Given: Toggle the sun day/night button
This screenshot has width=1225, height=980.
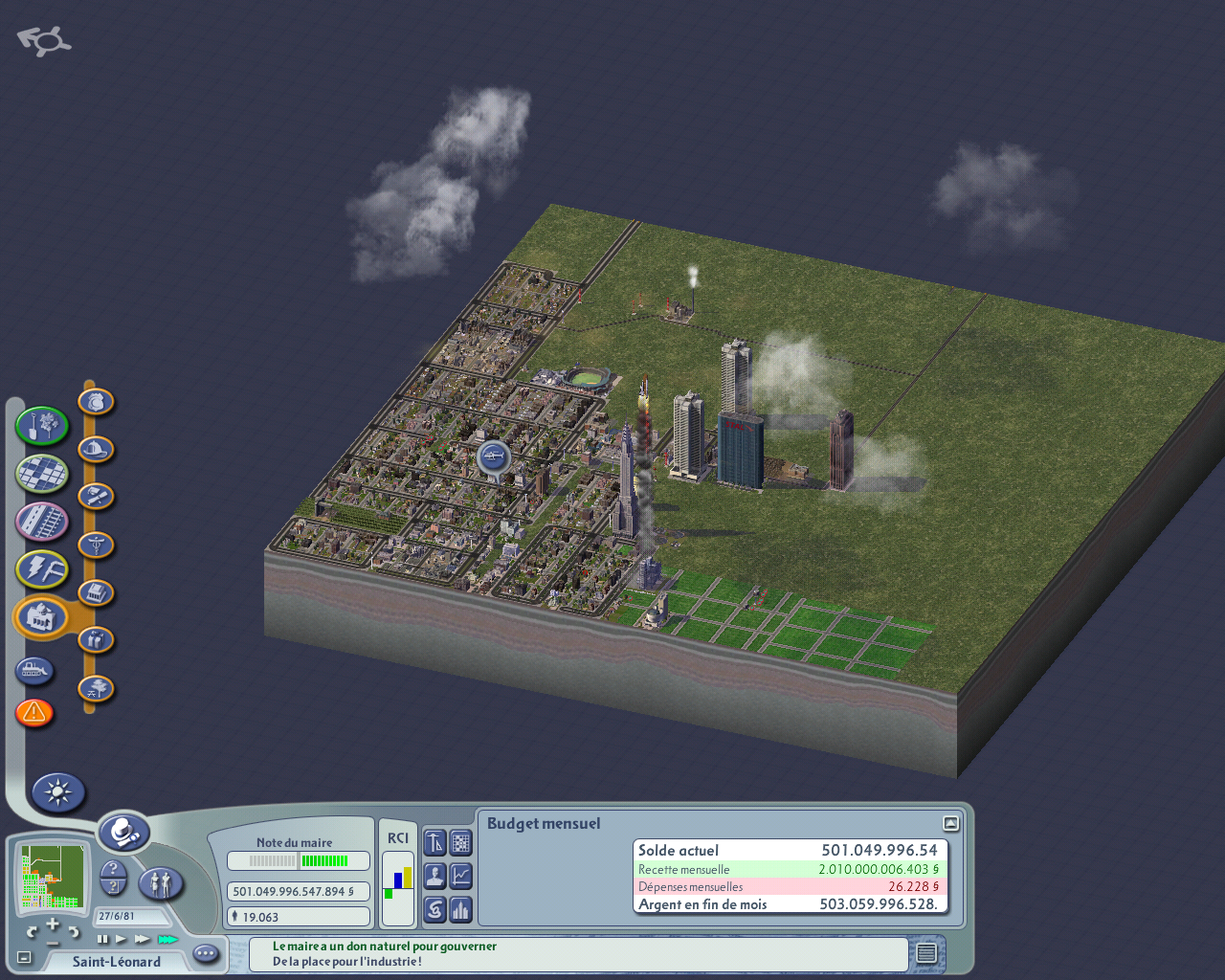Looking at the screenshot, I should tap(58, 792).
